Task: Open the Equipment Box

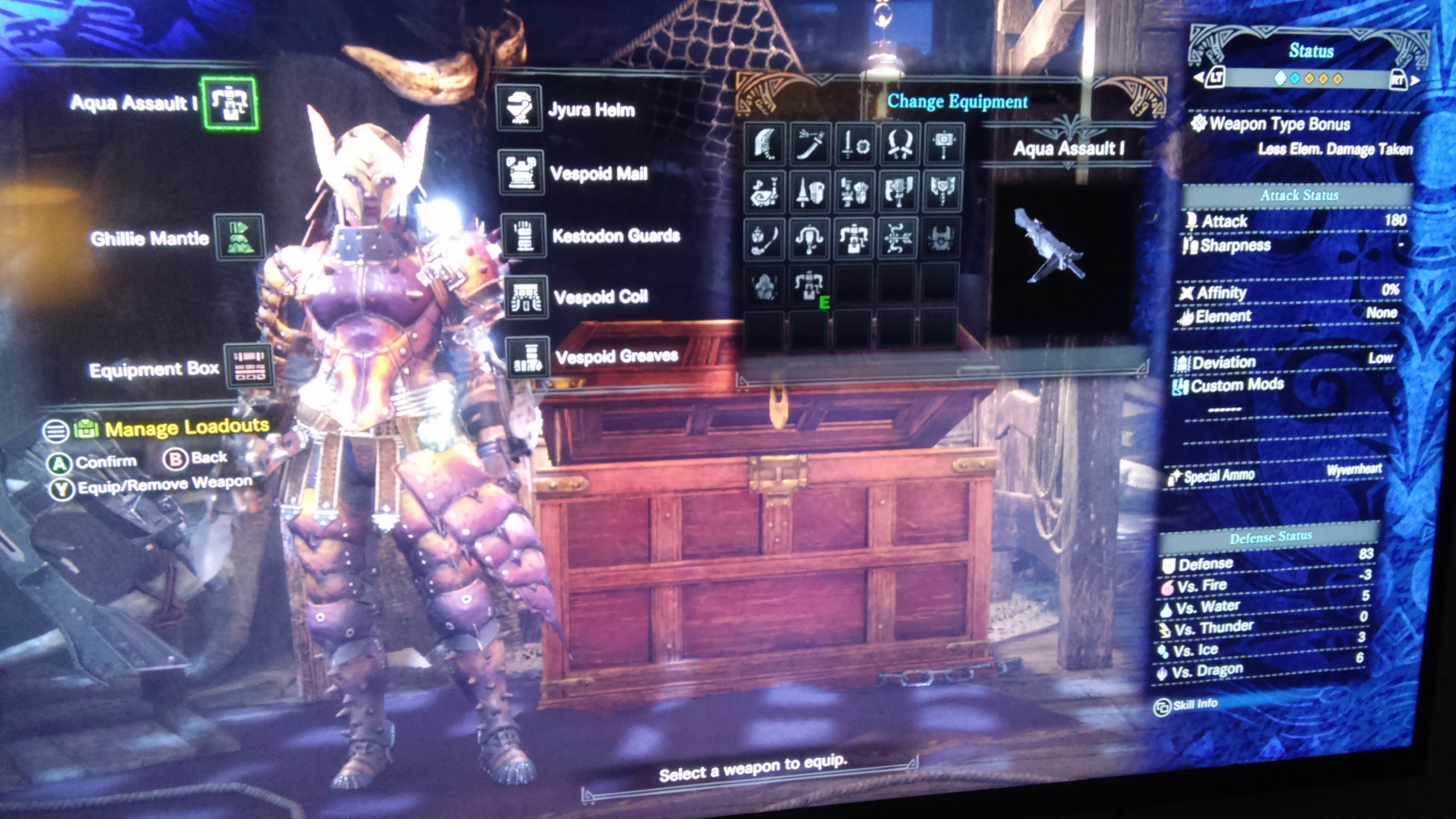Action: click(249, 366)
